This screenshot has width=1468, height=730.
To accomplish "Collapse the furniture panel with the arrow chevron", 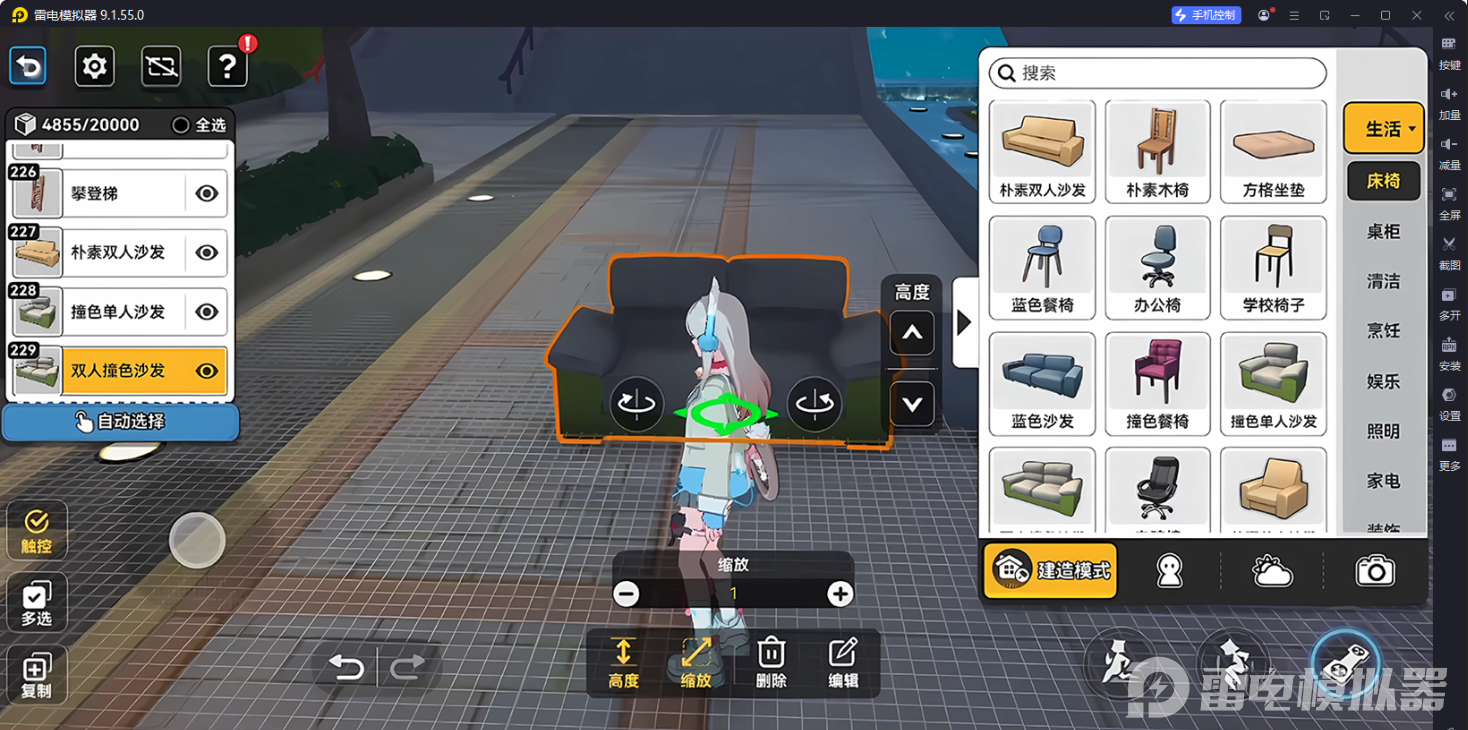I will coord(963,321).
